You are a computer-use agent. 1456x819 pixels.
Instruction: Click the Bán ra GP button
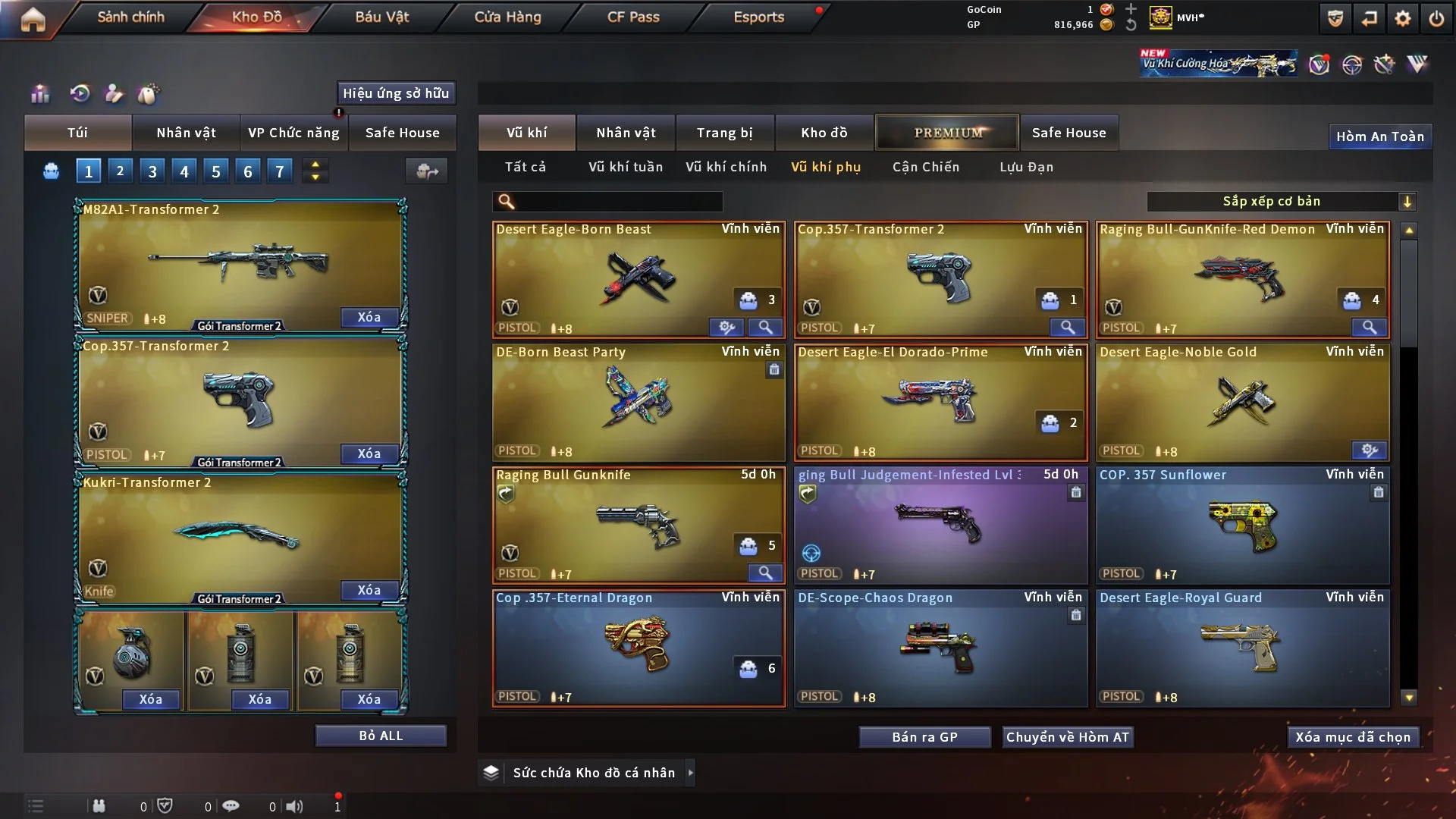click(x=924, y=737)
